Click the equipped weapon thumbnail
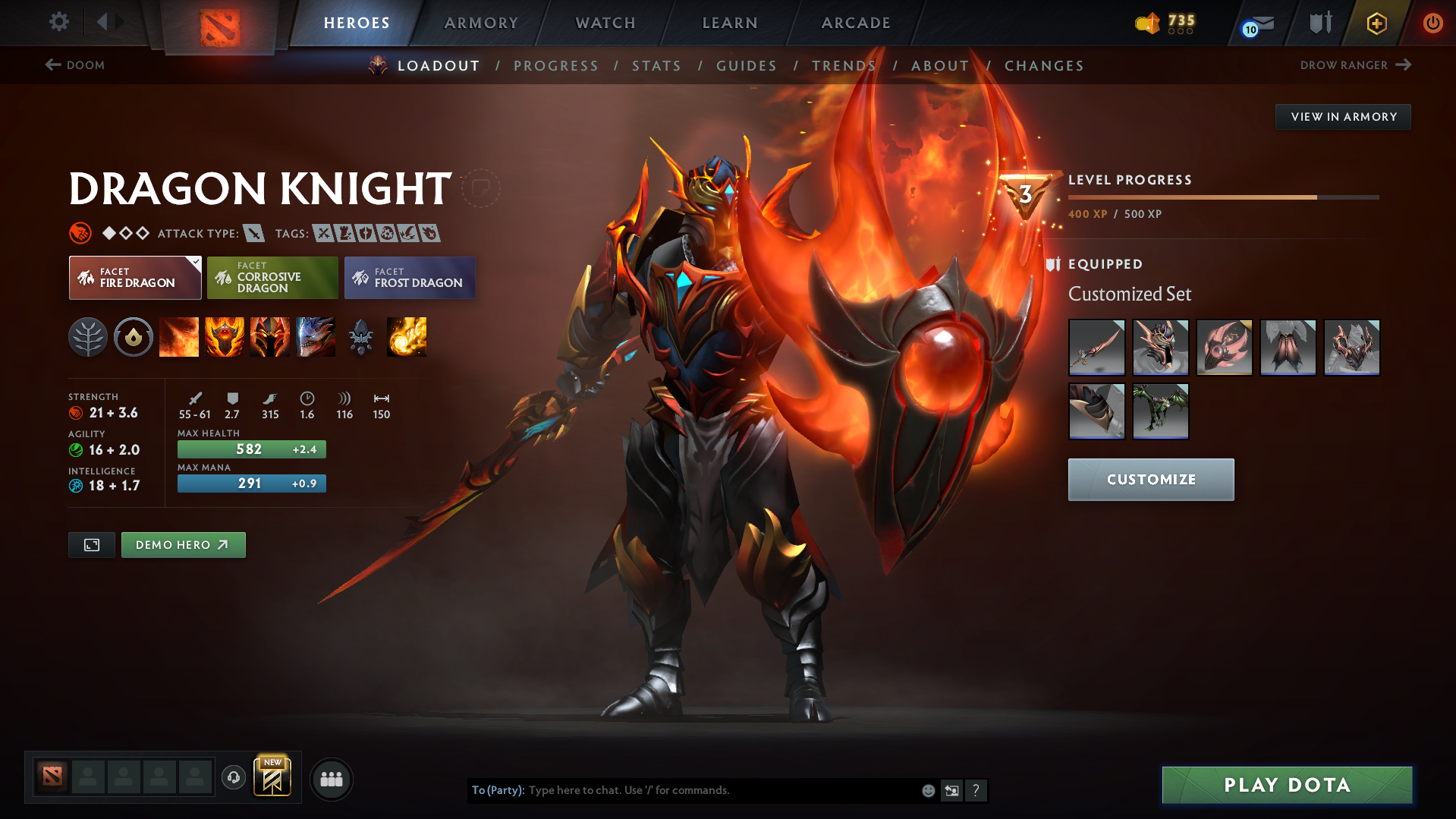 pos(1096,348)
